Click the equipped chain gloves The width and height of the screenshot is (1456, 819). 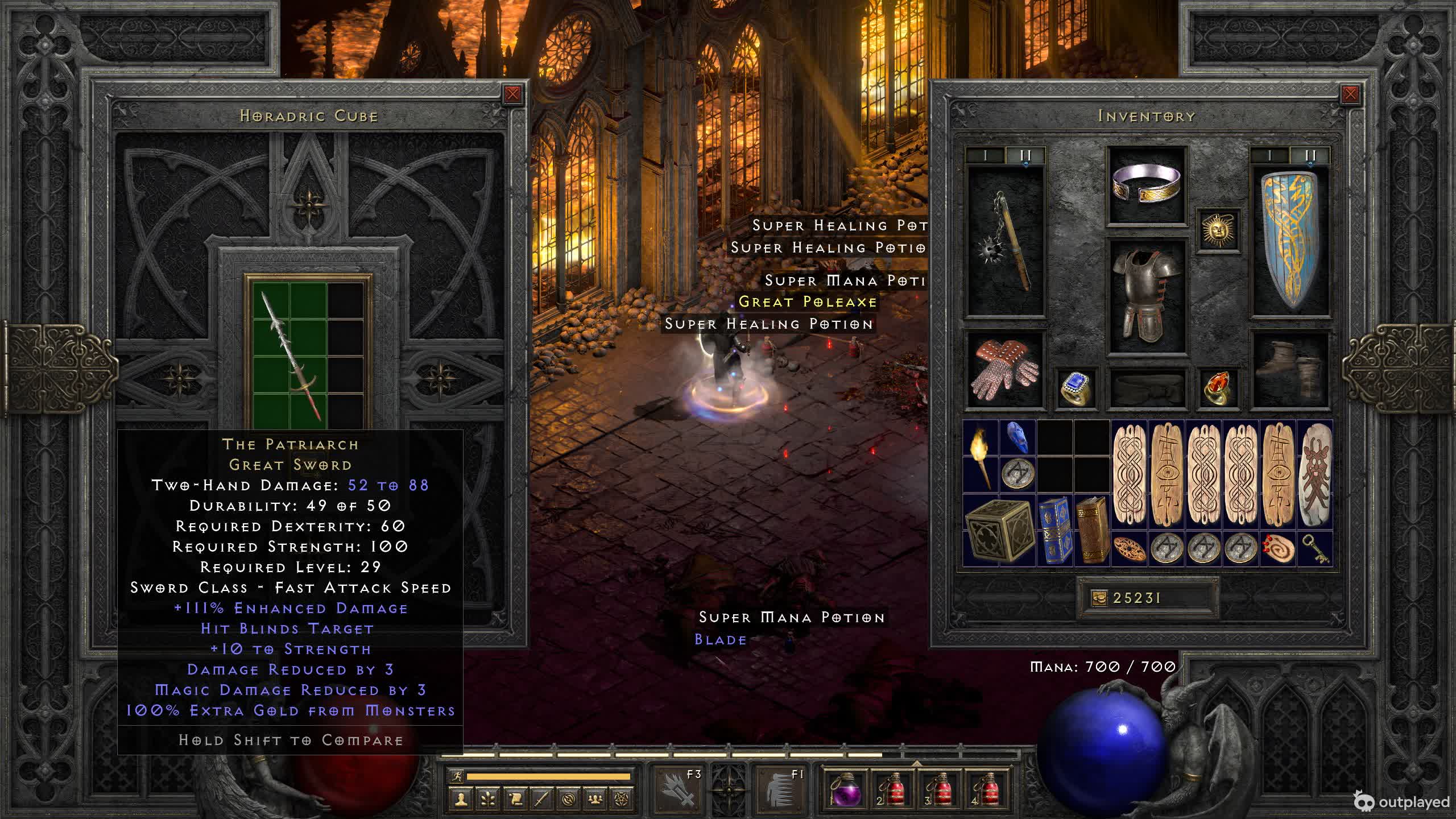(x=1006, y=370)
